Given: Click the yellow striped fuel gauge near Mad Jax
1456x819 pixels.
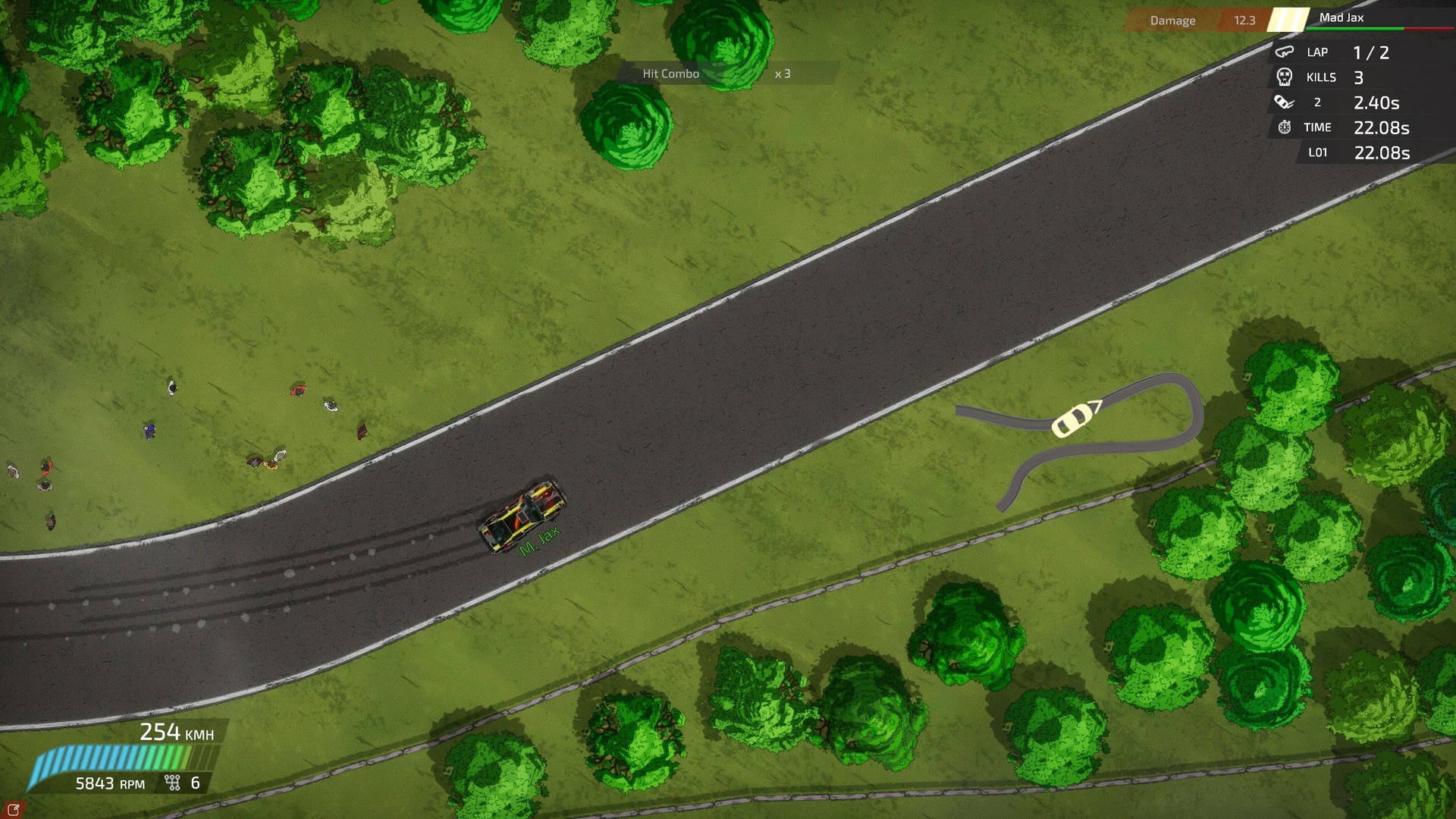Looking at the screenshot, I should click(x=1285, y=20).
